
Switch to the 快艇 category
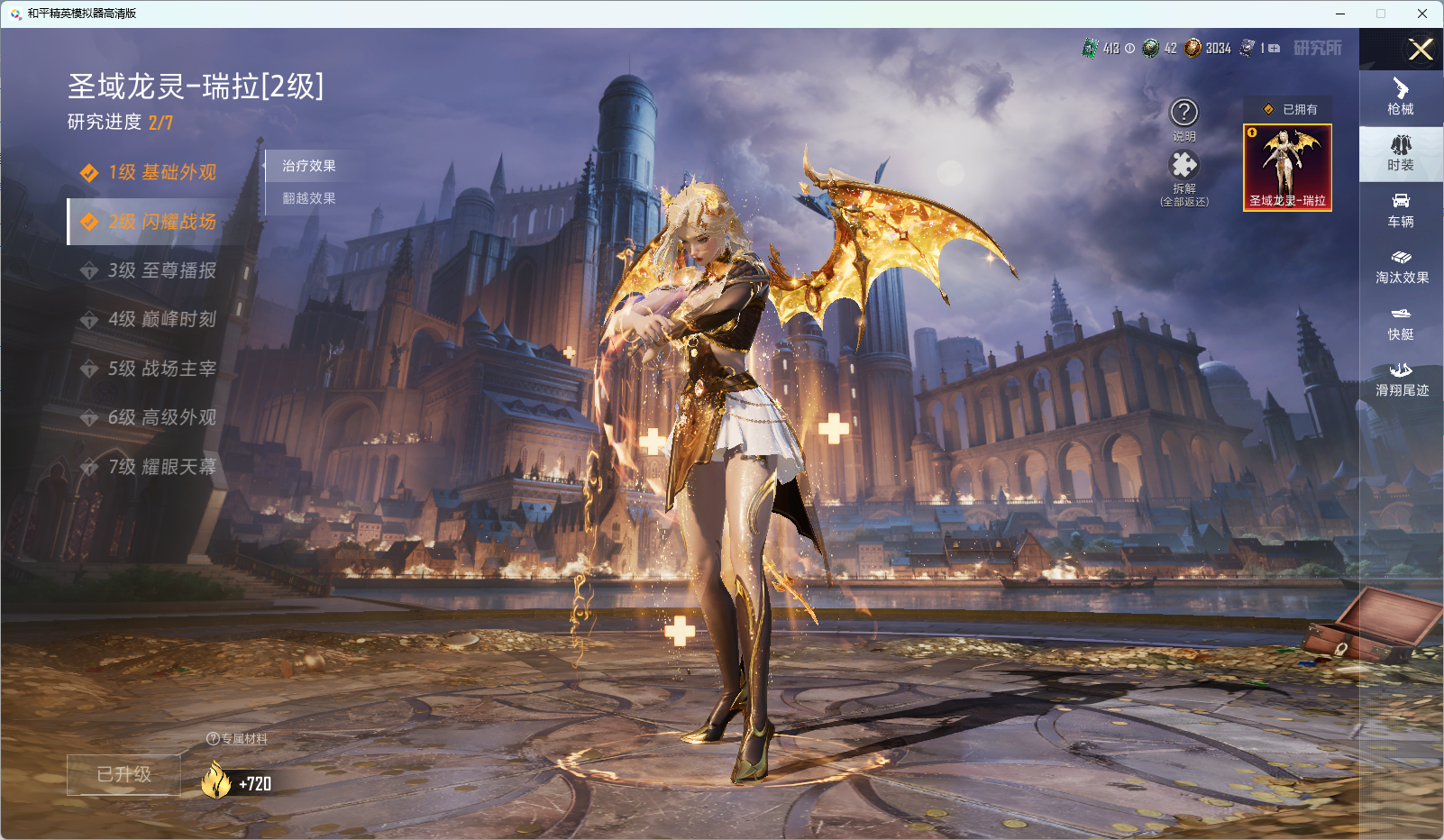[1401, 323]
